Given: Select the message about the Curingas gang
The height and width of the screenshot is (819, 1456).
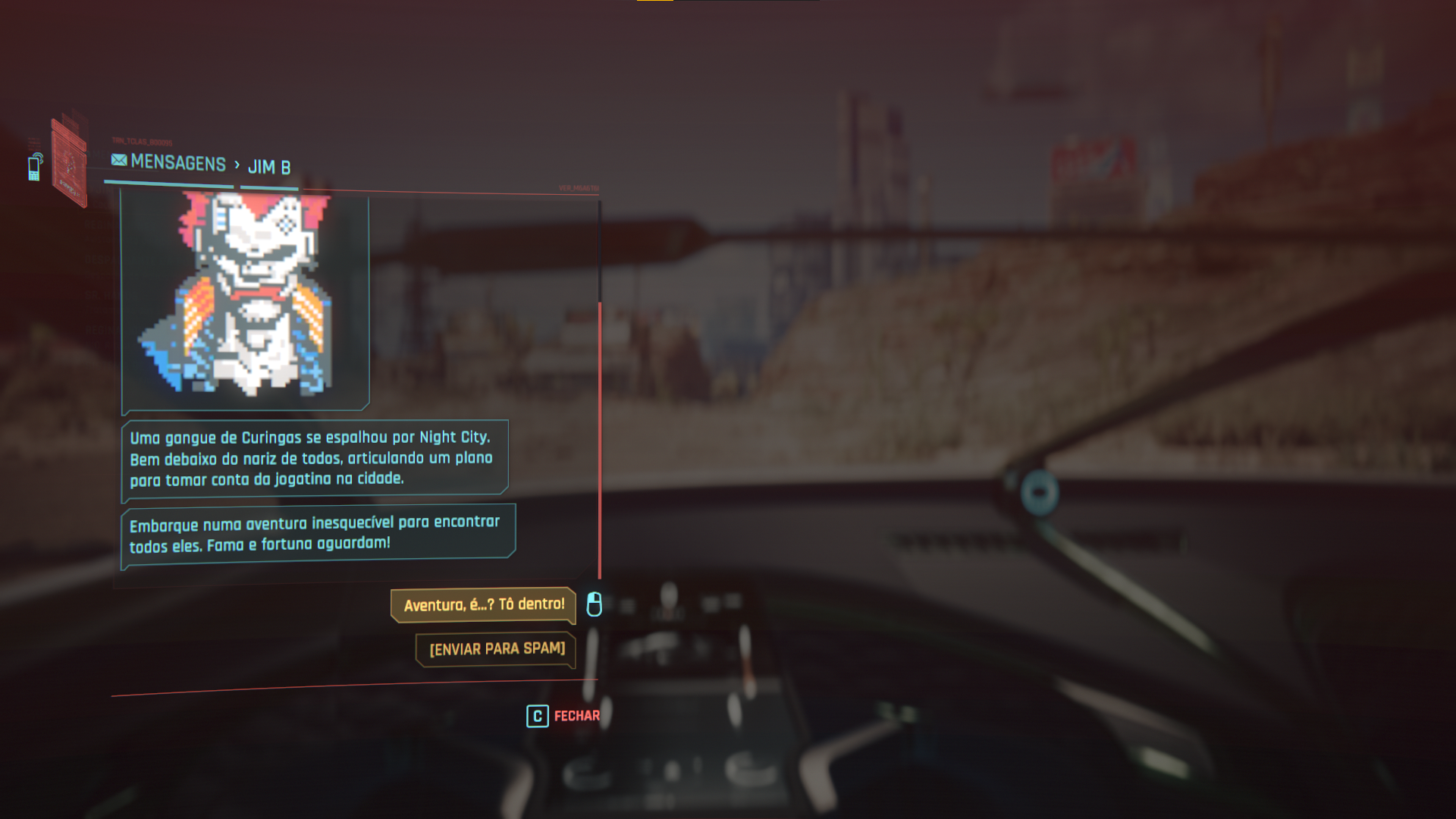Looking at the screenshot, I should [x=314, y=458].
